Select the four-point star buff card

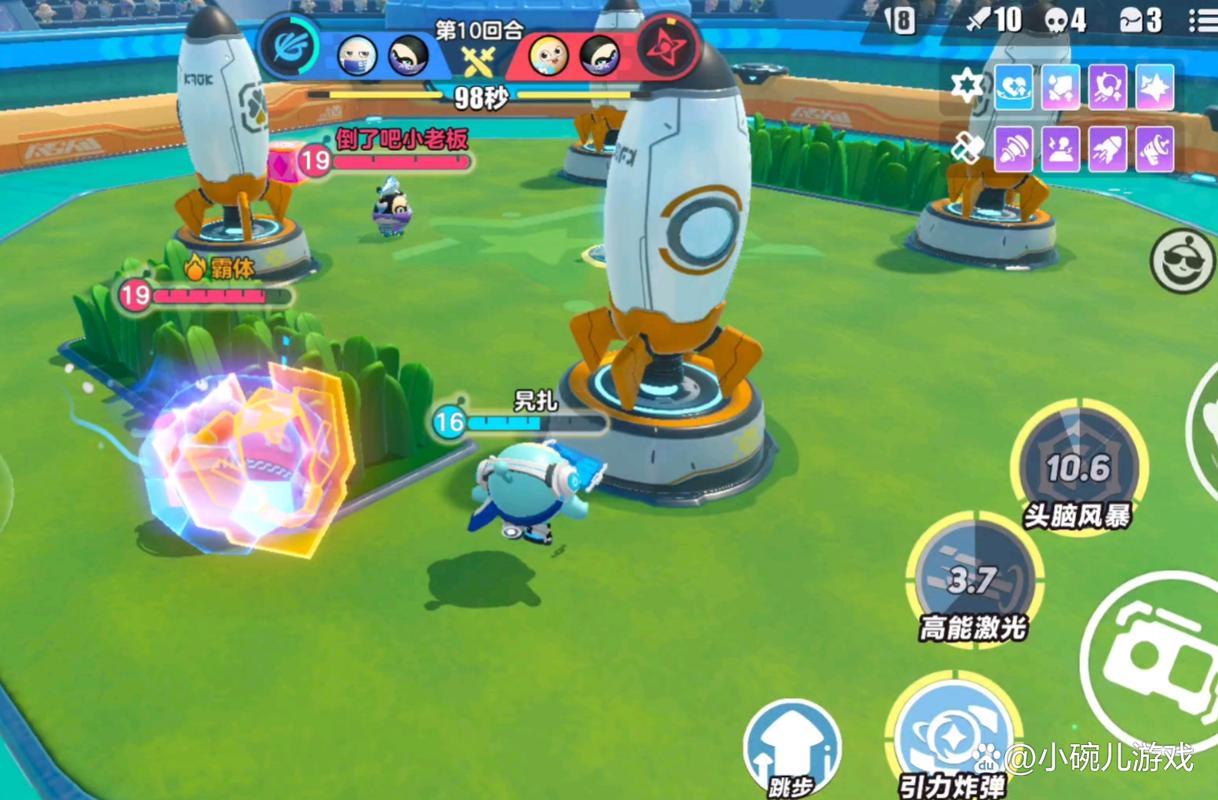click(x=1155, y=88)
